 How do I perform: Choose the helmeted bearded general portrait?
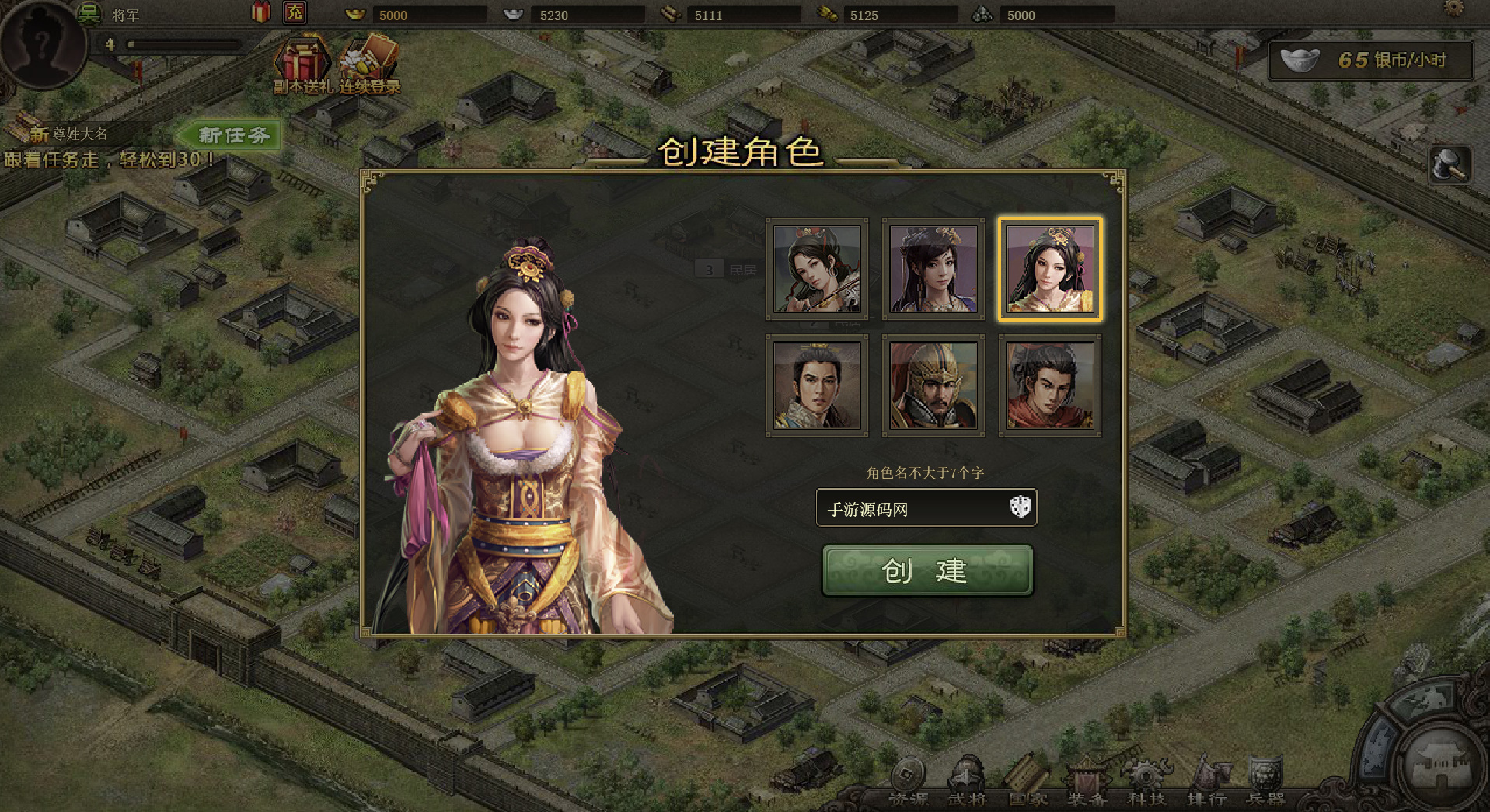coord(933,385)
